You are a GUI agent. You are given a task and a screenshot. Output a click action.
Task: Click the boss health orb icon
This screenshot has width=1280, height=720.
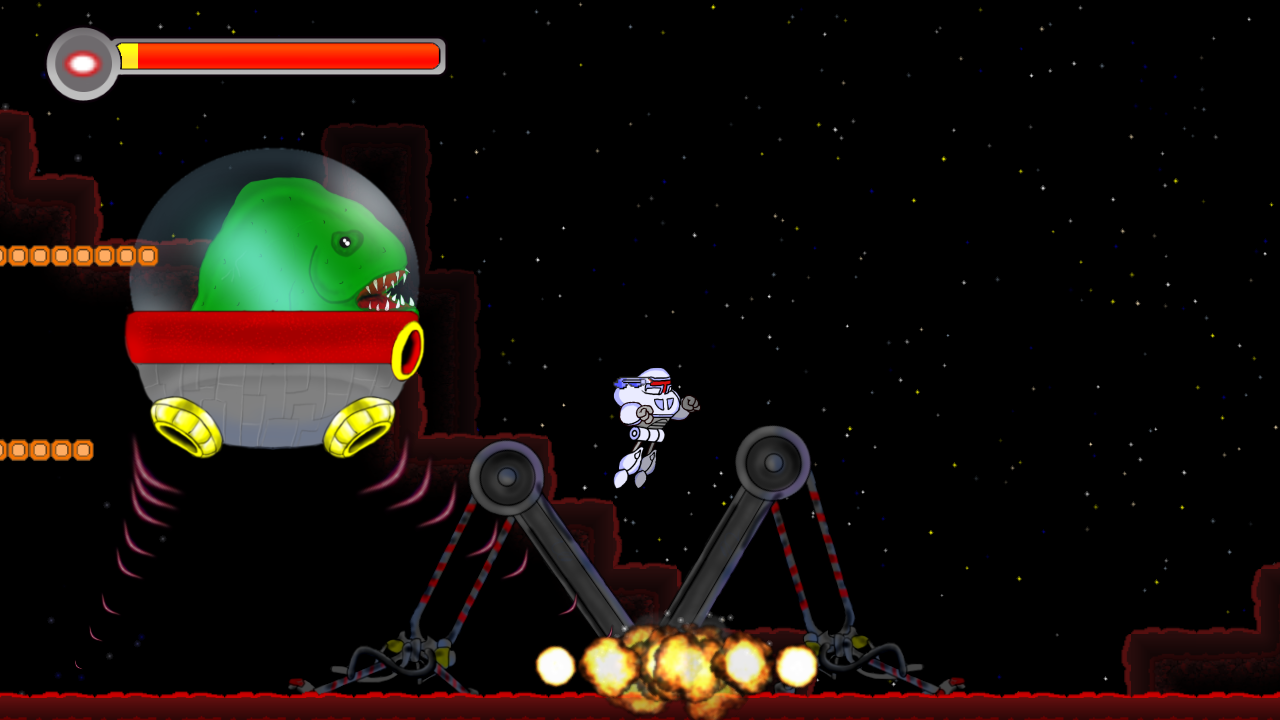(80, 62)
